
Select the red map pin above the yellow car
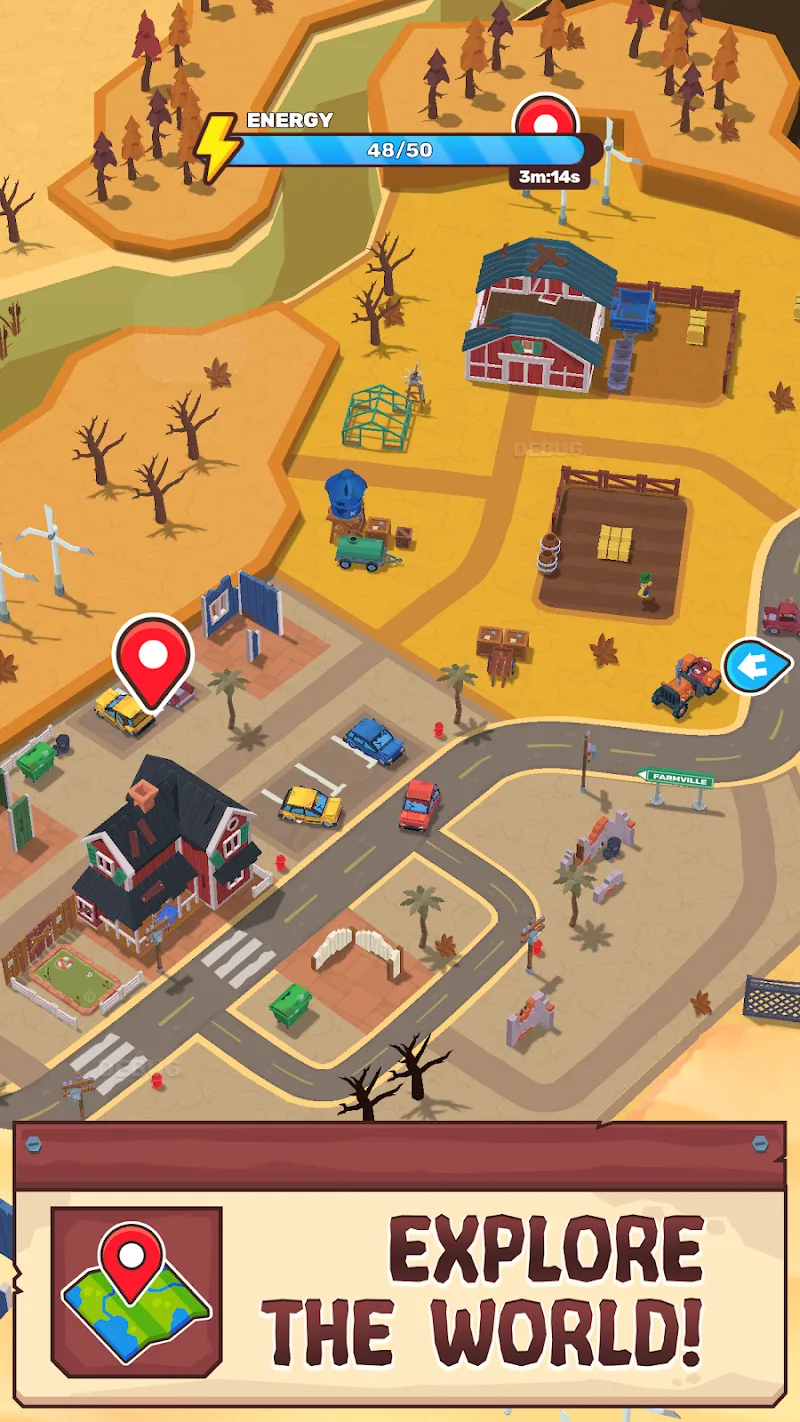point(153,657)
